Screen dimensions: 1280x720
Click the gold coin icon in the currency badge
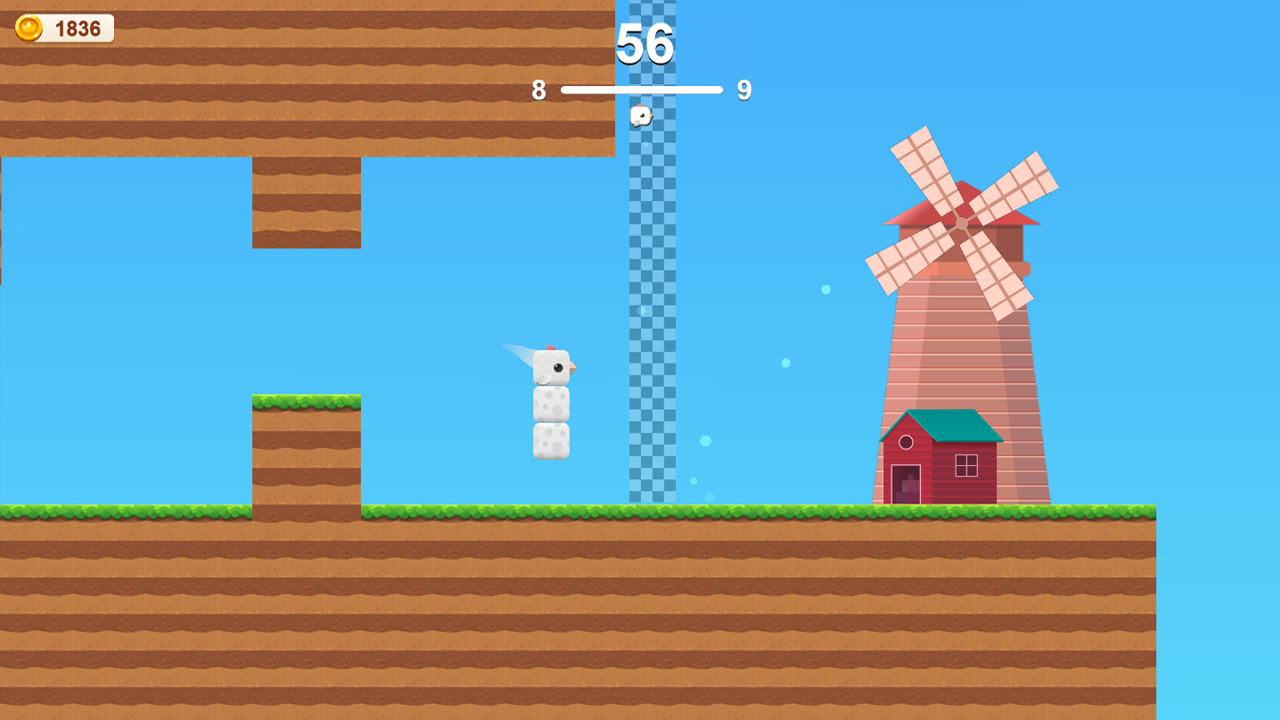(x=27, y=27)
